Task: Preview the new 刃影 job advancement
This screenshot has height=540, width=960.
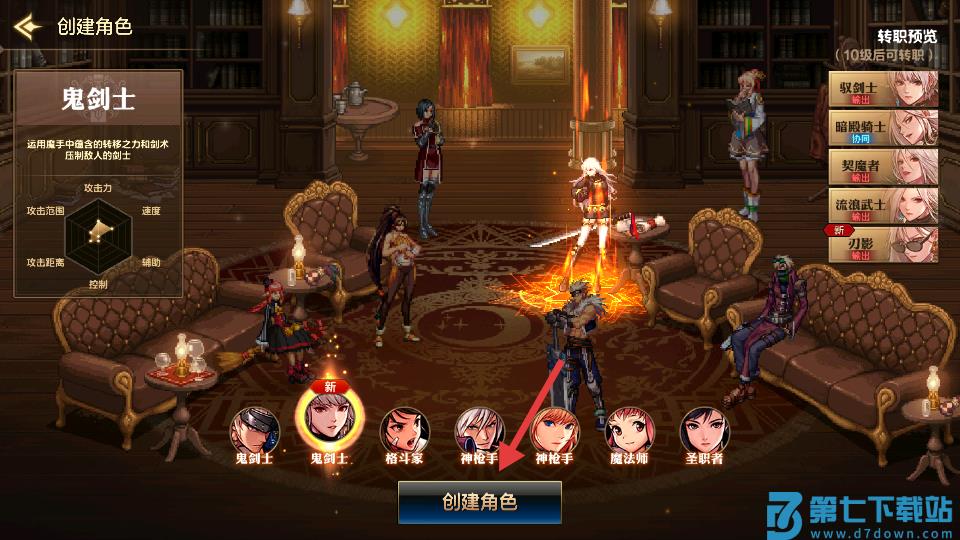Action: point(884,244)
